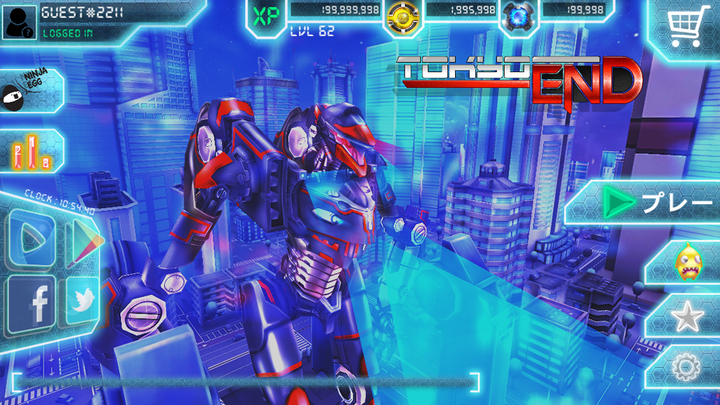720x405 pixels.
Task: Open the gear settings menu
Action: (688, 369)
